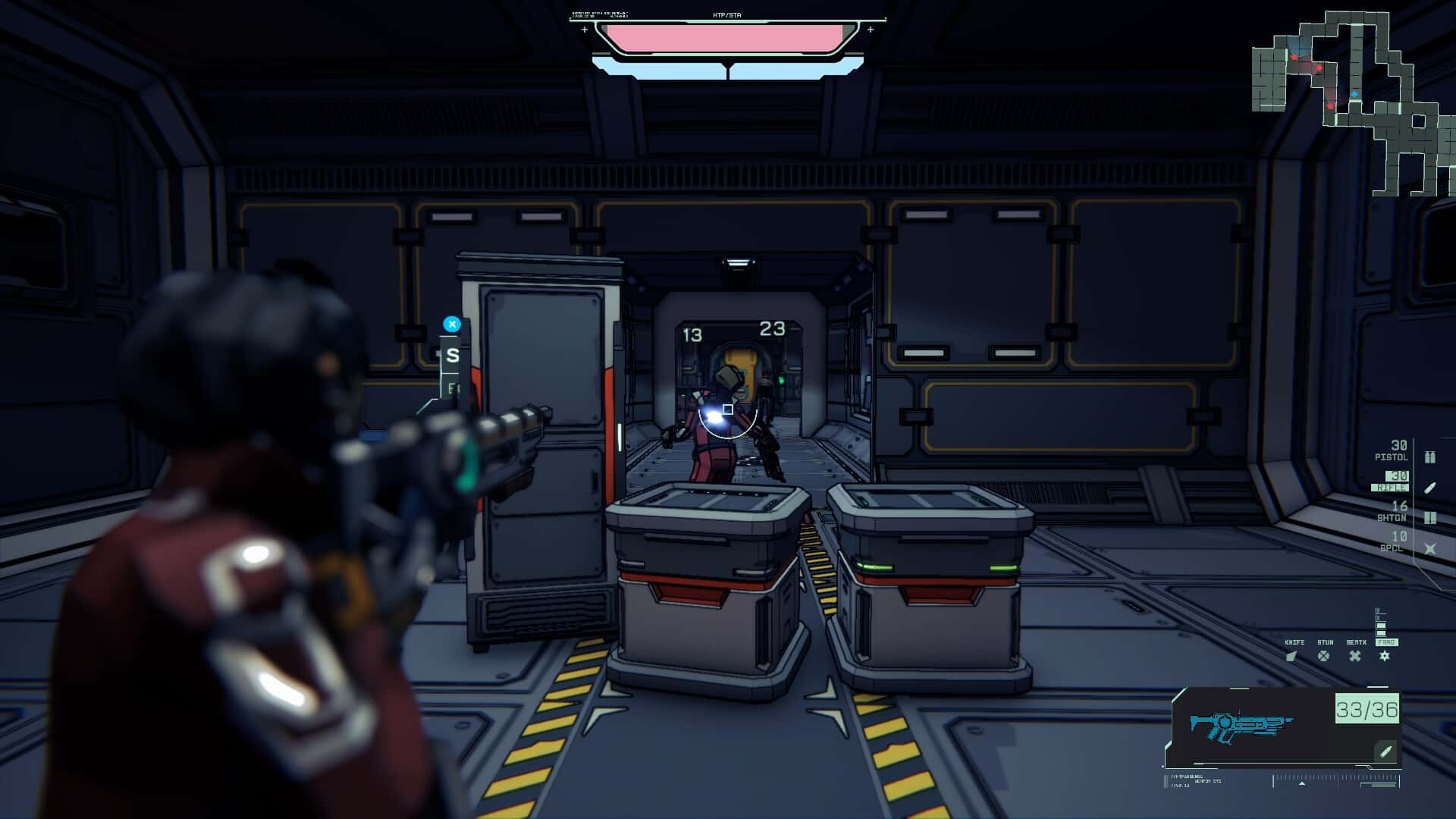Screen dimensions: 1456x819
Task: Toggle the FRAG slot selection
Action: point(1387,642)
